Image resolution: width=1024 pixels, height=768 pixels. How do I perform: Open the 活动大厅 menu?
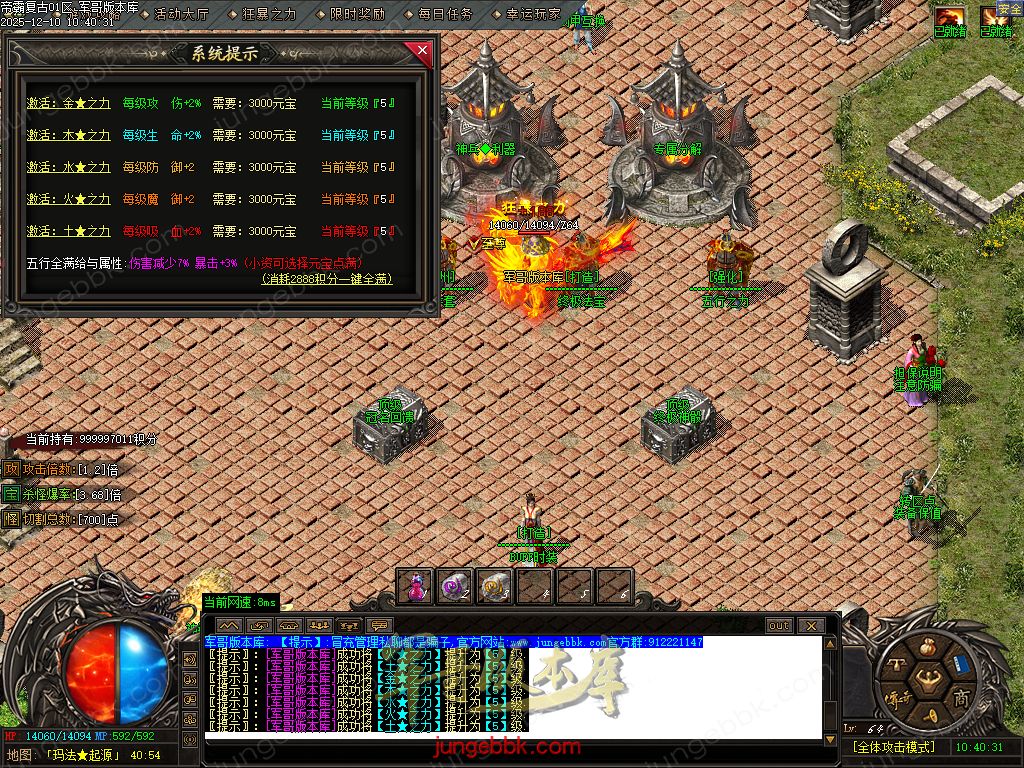pyautogui.click(x=182, y=14)
